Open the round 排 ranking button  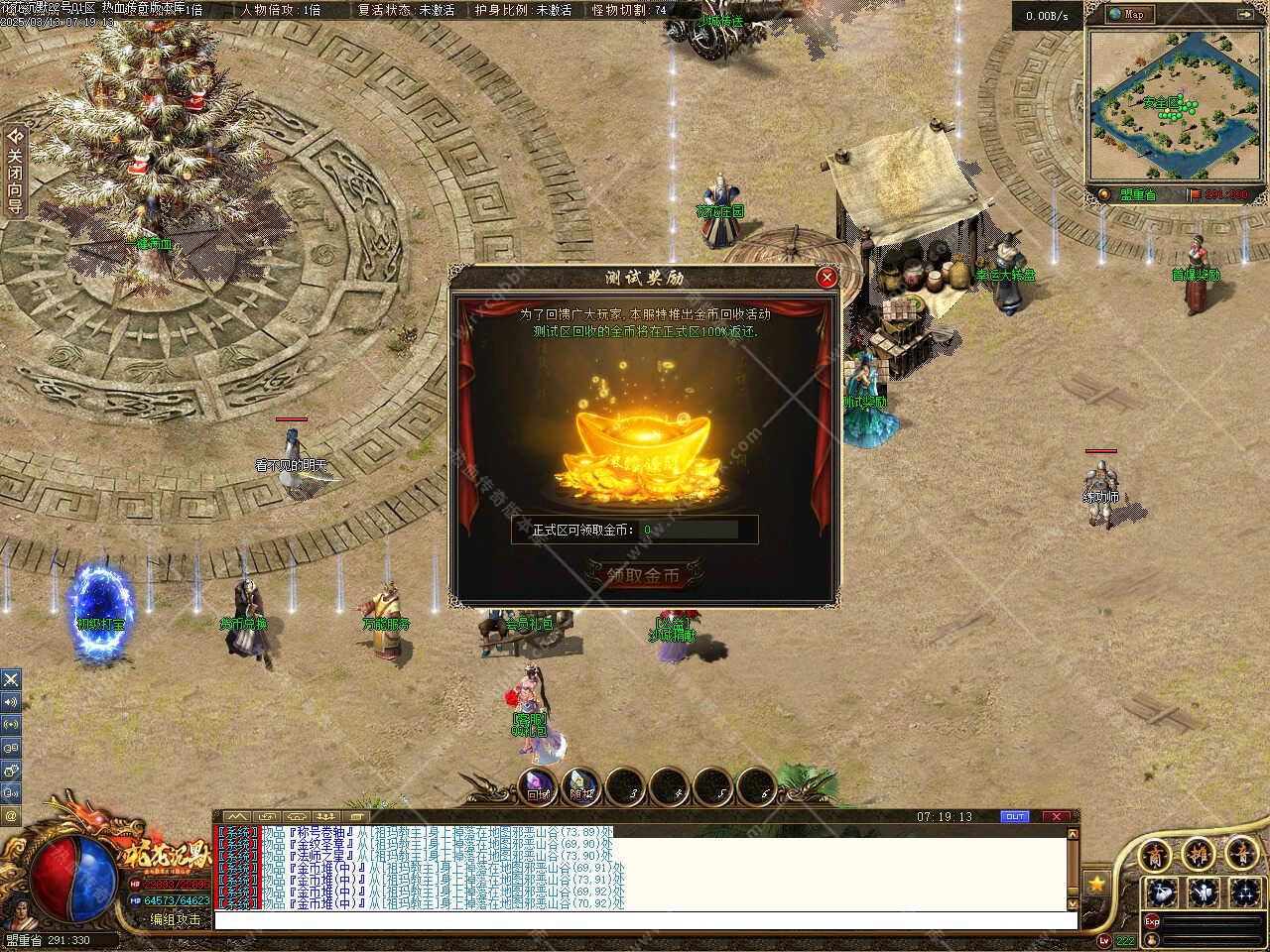(x=1199, y=854)
